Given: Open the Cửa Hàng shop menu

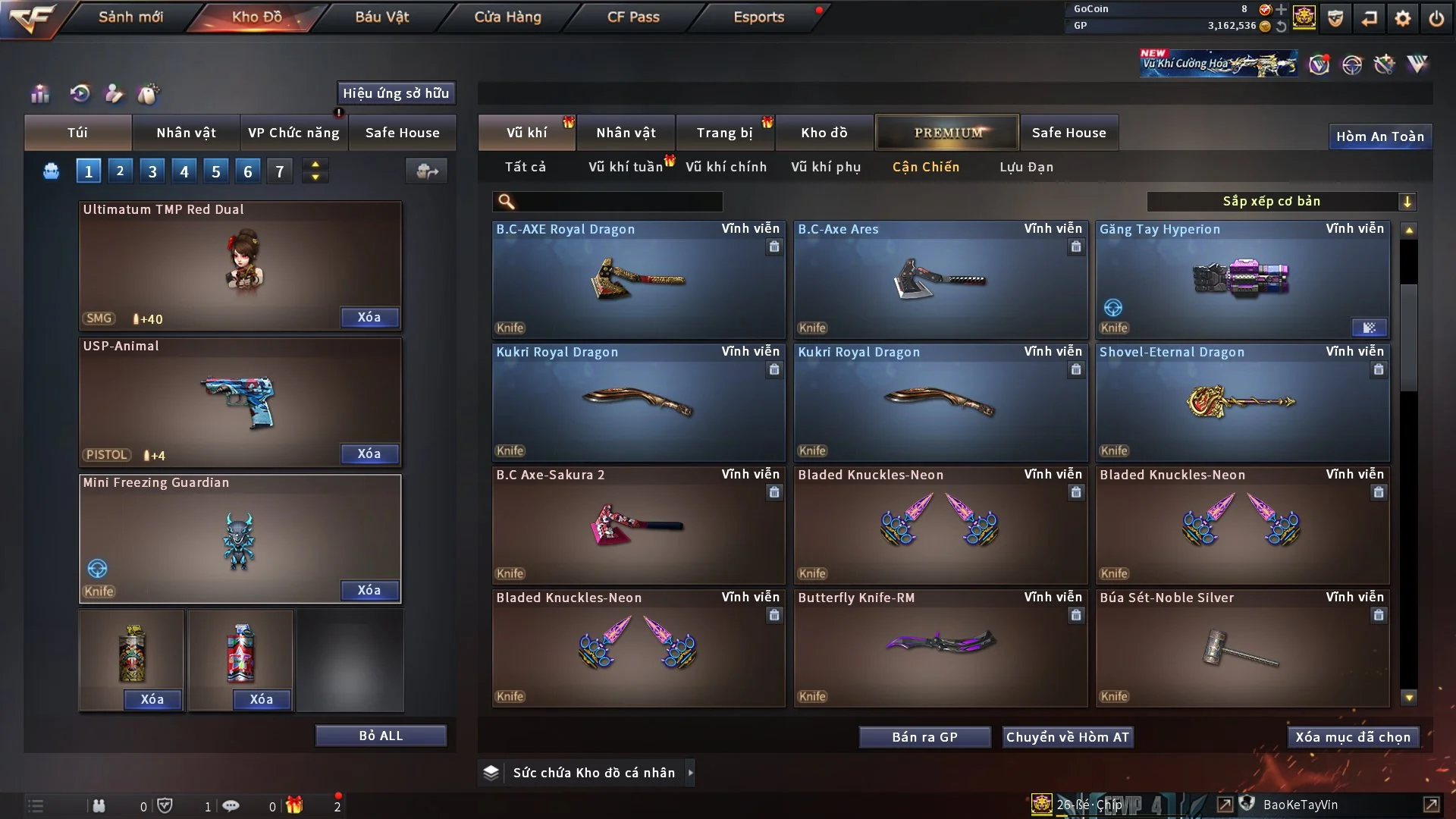Looking at the screenshot, I should click(x=507, y=17).
